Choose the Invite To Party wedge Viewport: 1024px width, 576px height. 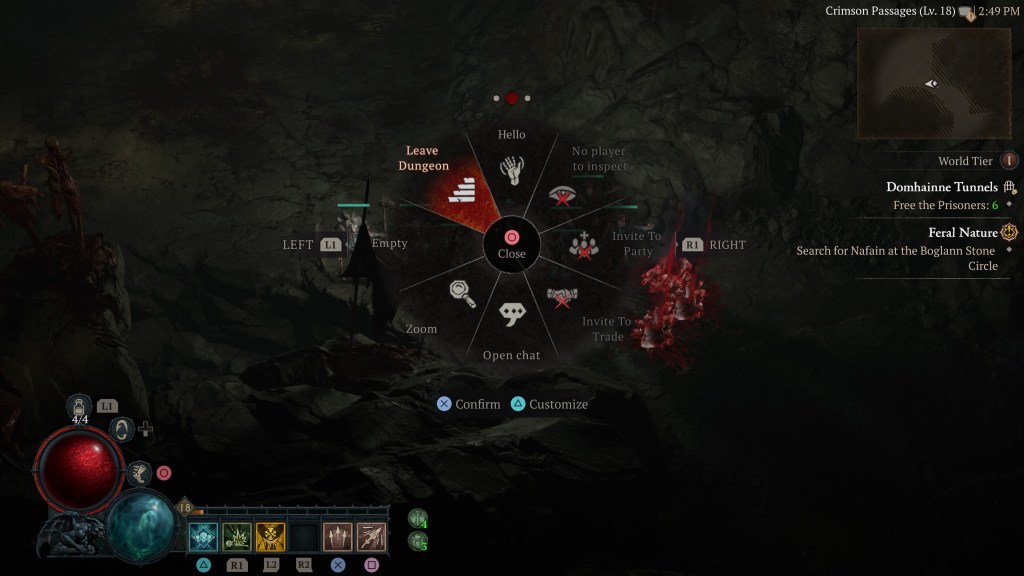point(584,243)
